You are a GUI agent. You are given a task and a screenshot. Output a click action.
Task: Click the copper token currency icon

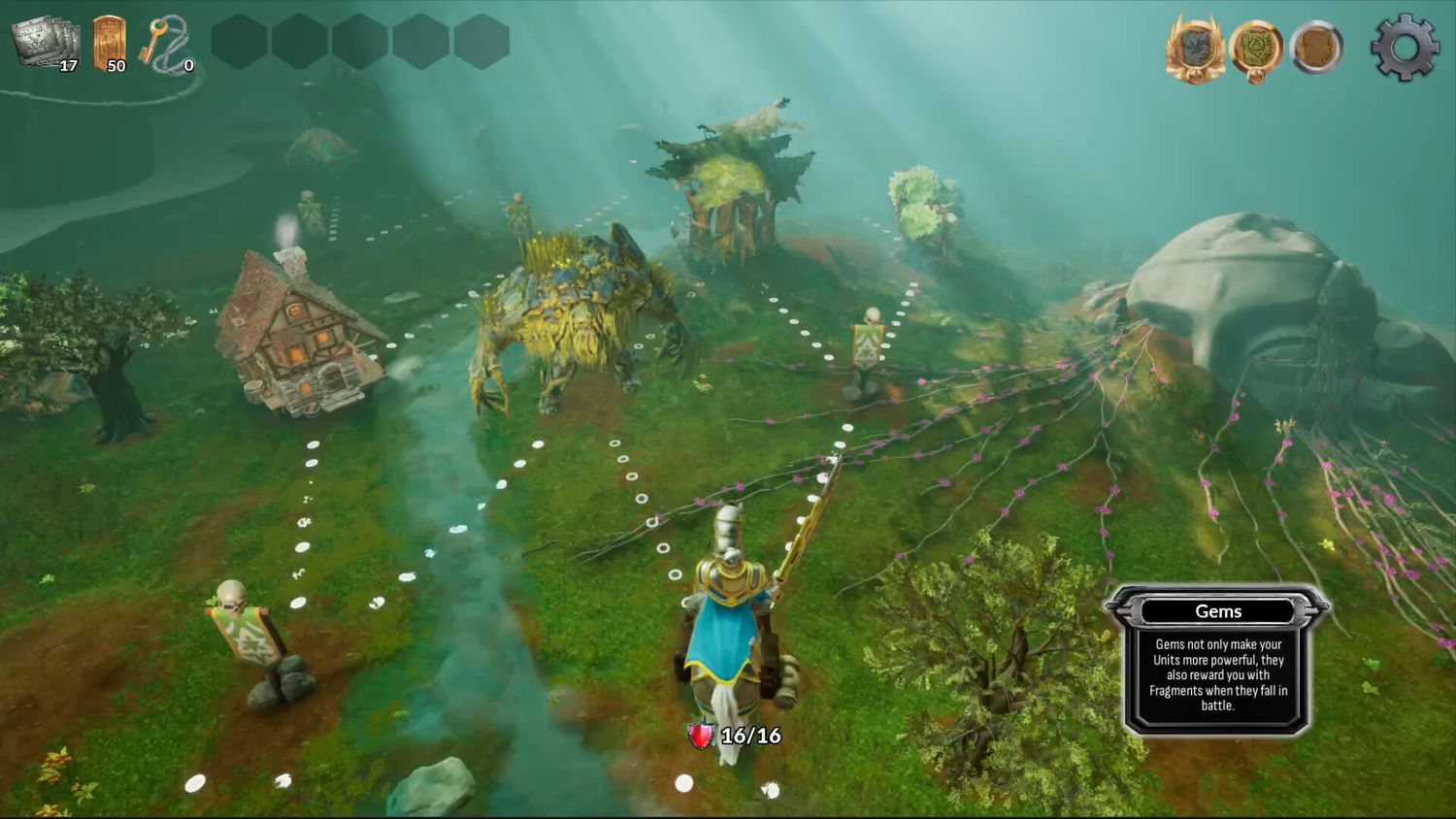pyautogui.click(x=109, y=44)
